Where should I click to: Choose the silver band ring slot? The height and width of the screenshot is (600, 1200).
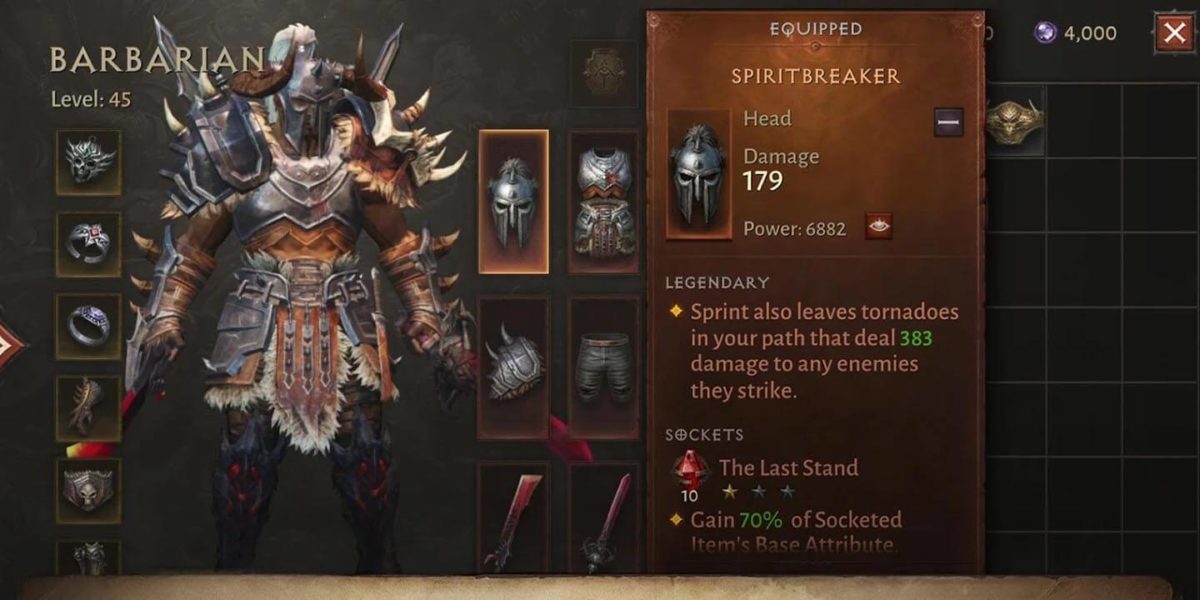[88, 325]
